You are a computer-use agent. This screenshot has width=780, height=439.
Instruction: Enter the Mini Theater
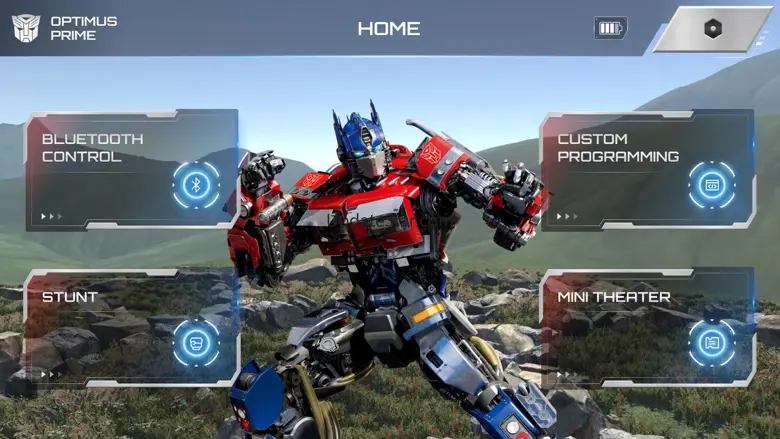click(647, 327)
